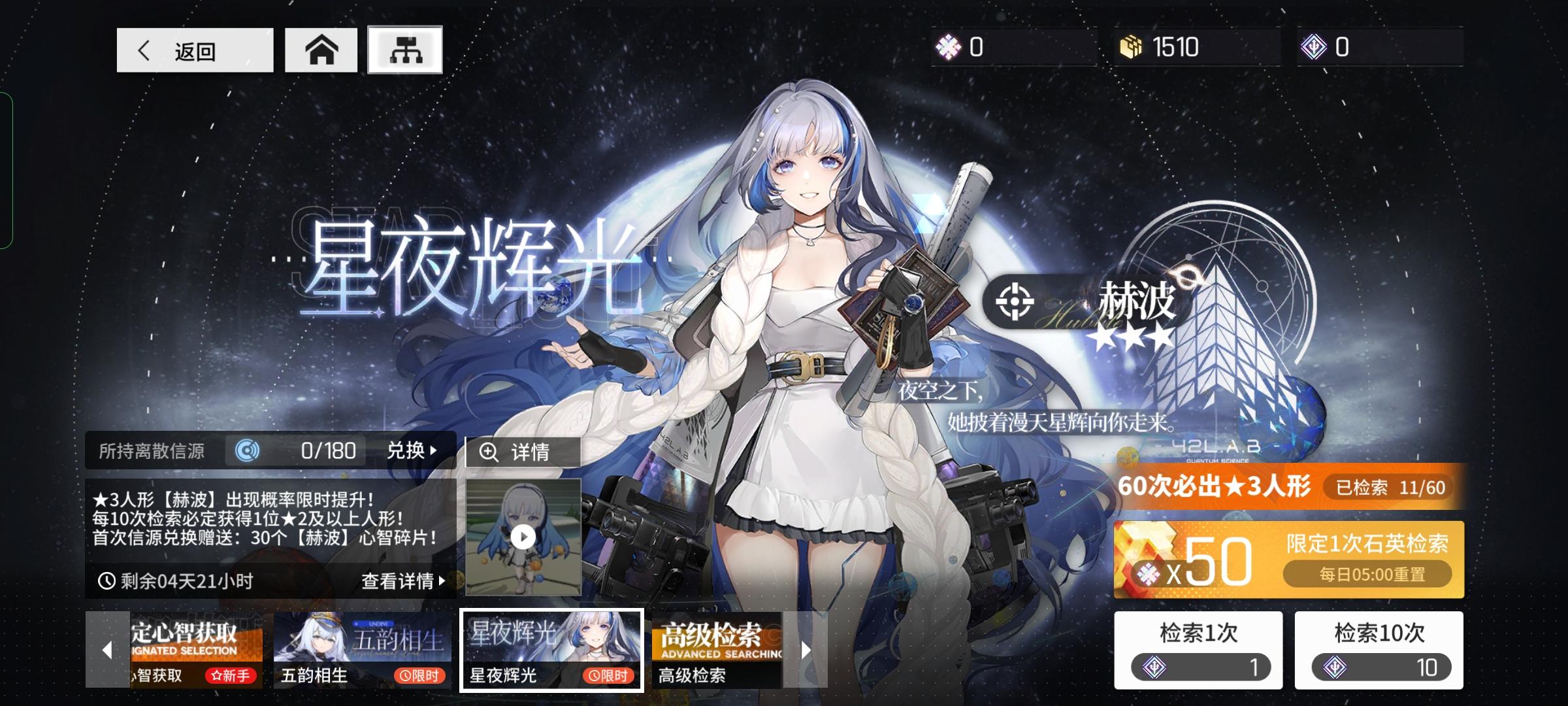Click the home icon in top toolbar
This screenshot has width=1568, height=706.
coord(321,49)
